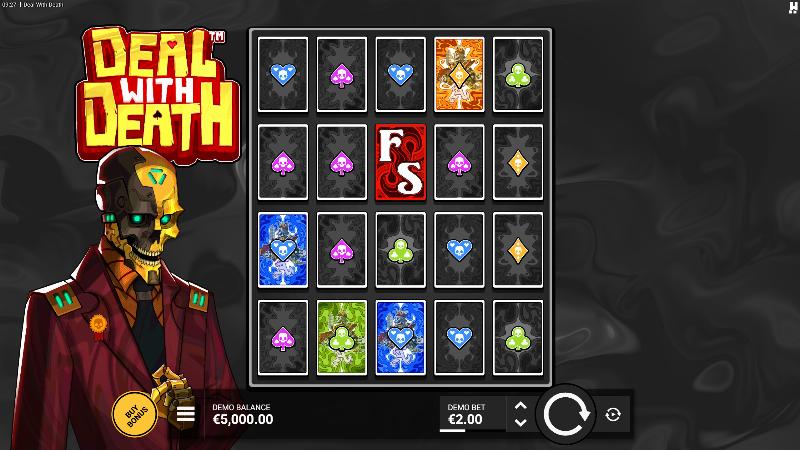Decrease the demo bet with down arrow
Viewport: 800px width, 450px height.
519,422
